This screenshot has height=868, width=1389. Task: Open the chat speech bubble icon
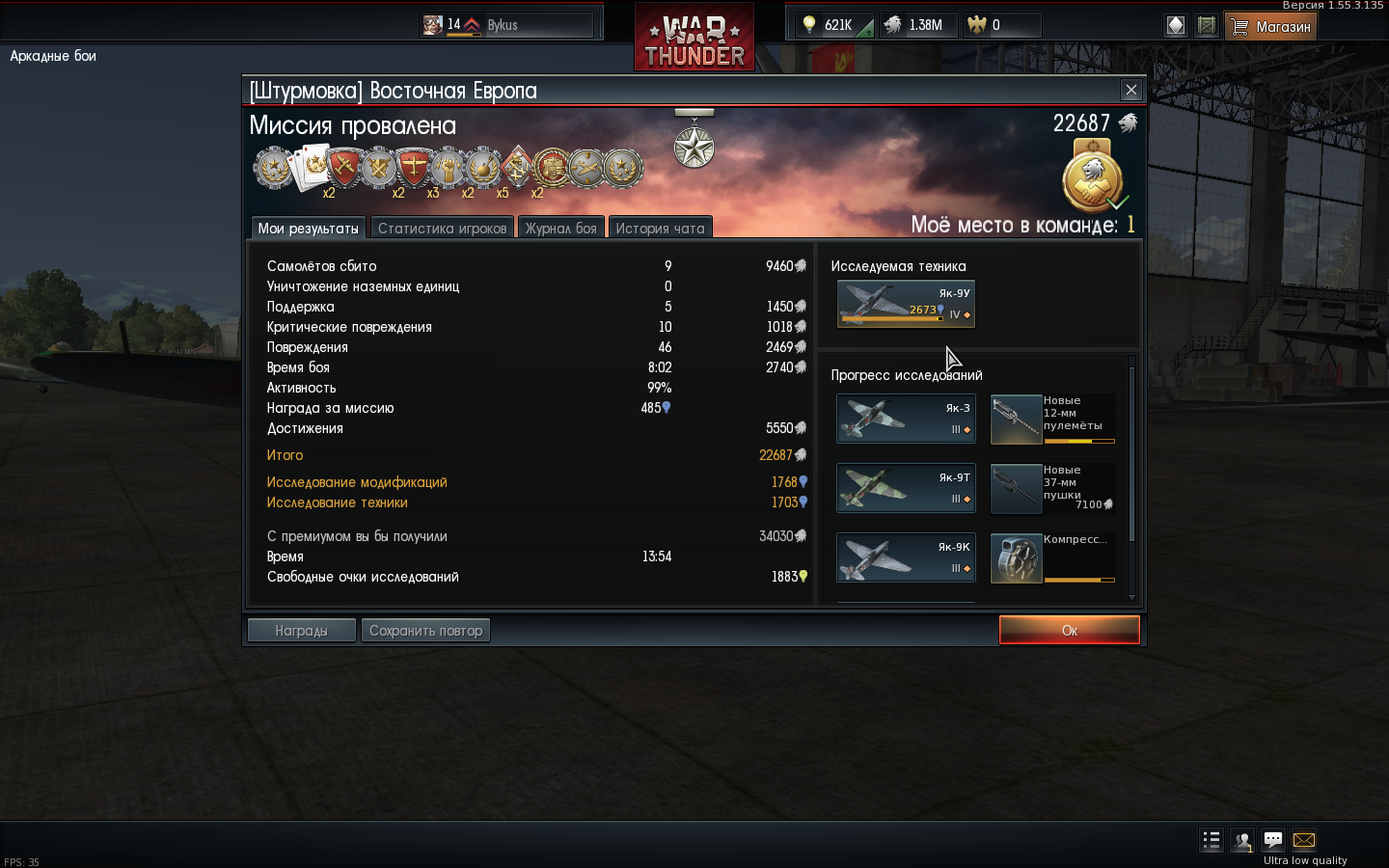coord(1273,840)
